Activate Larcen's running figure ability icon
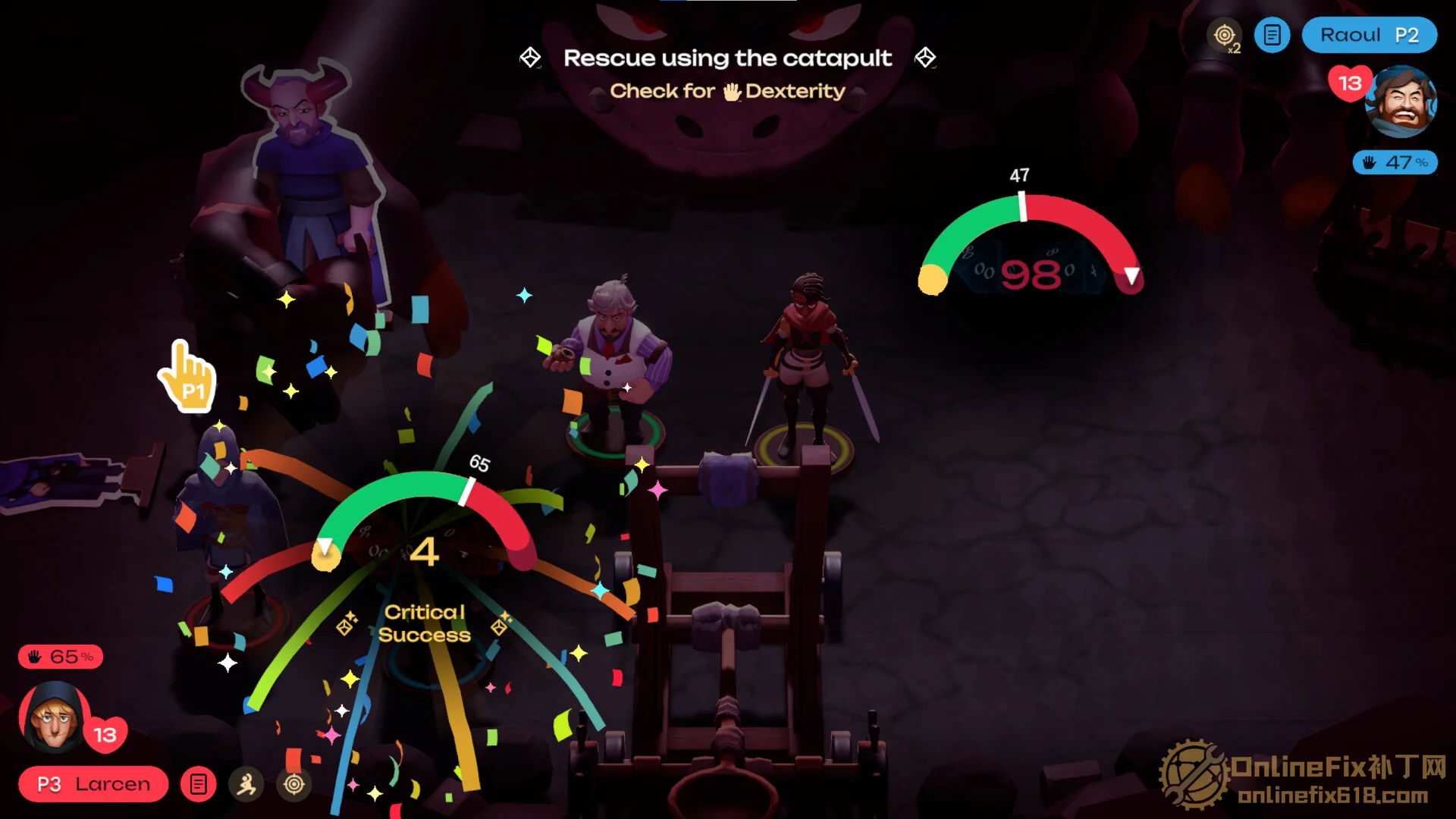Image resolution: width=1456 pixels, height=819 pixels. click(246, 784)
